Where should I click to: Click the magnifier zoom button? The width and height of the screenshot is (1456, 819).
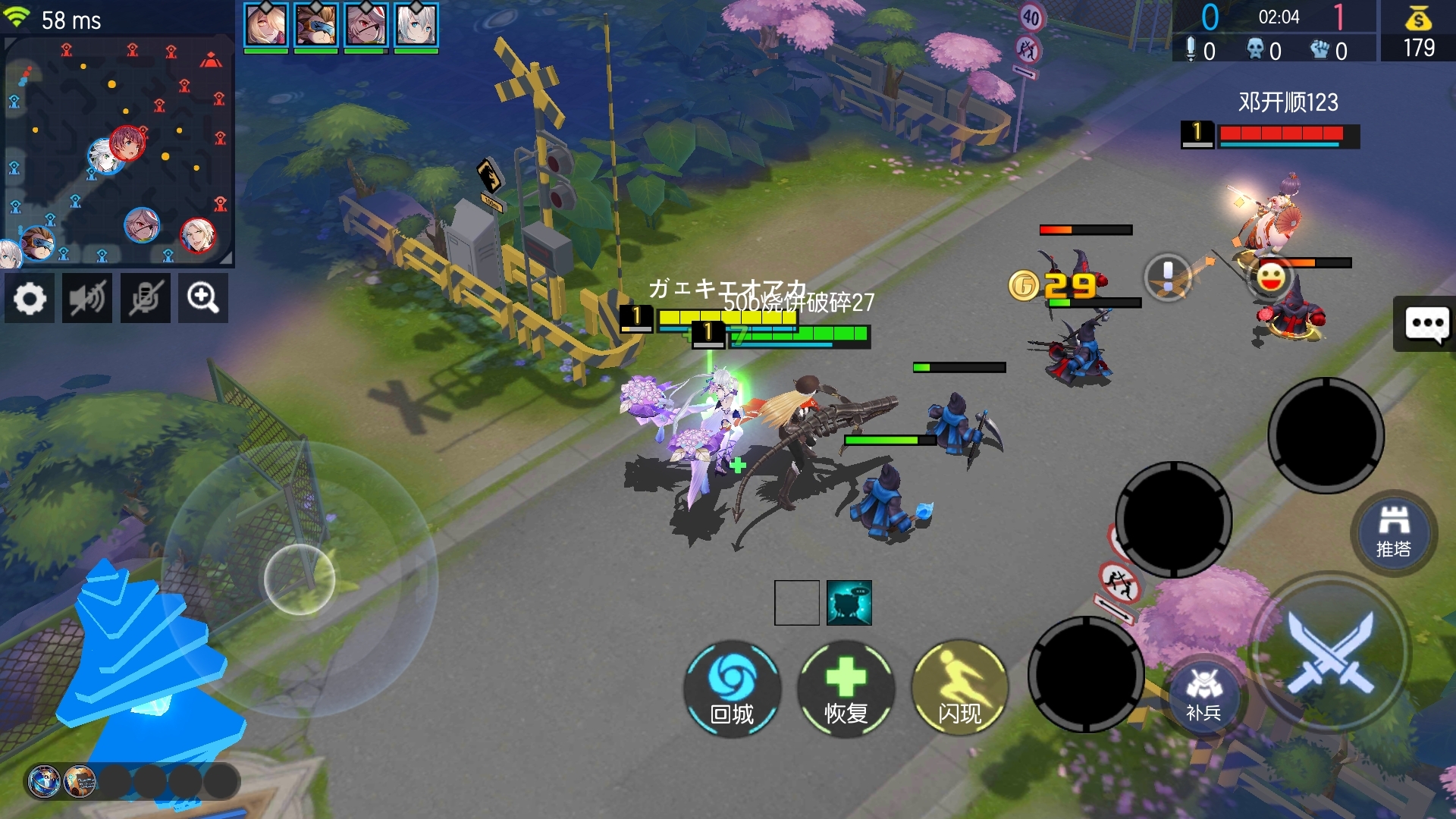(203, 299)
